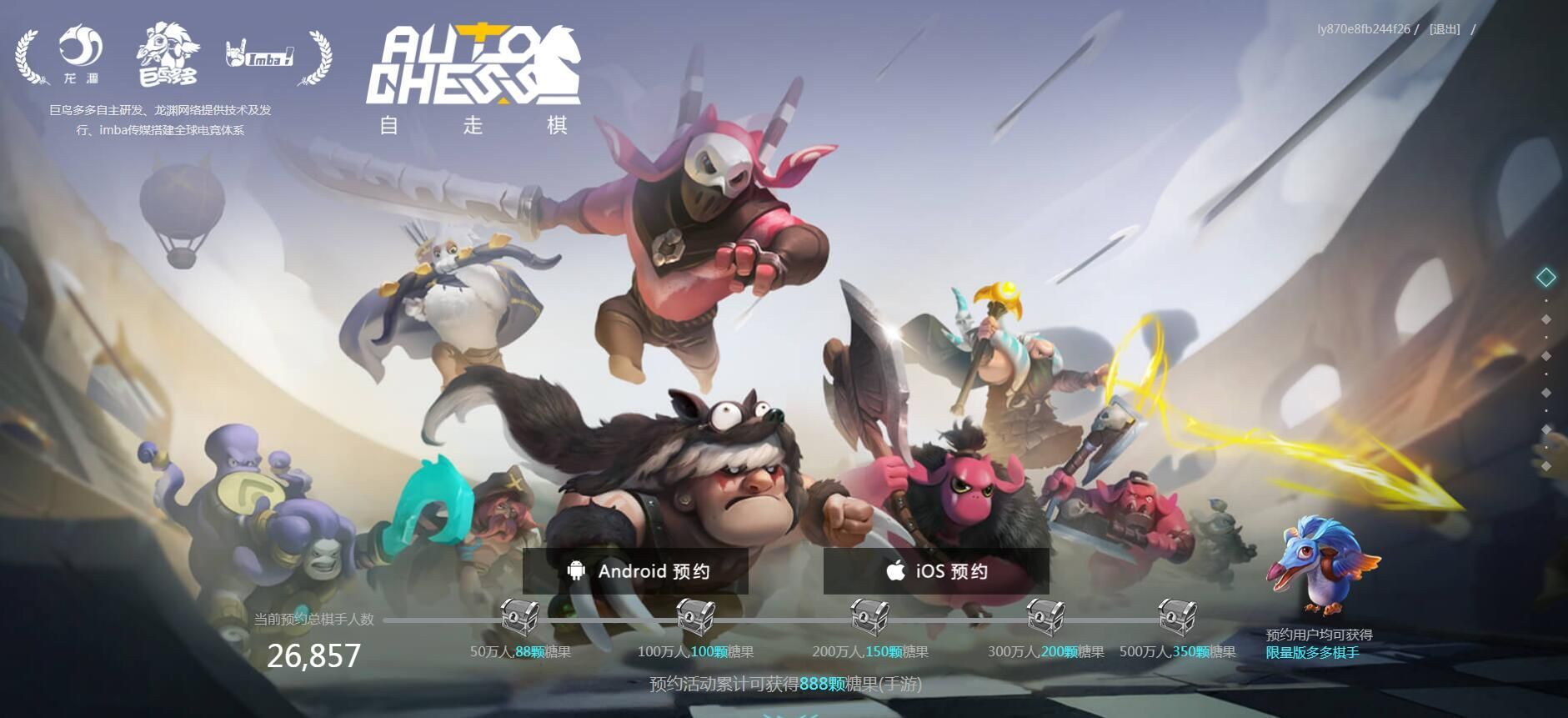Click the Apple logo on iOS button
This screenshot has width=1568, height=718.
[x=894, y=570]
